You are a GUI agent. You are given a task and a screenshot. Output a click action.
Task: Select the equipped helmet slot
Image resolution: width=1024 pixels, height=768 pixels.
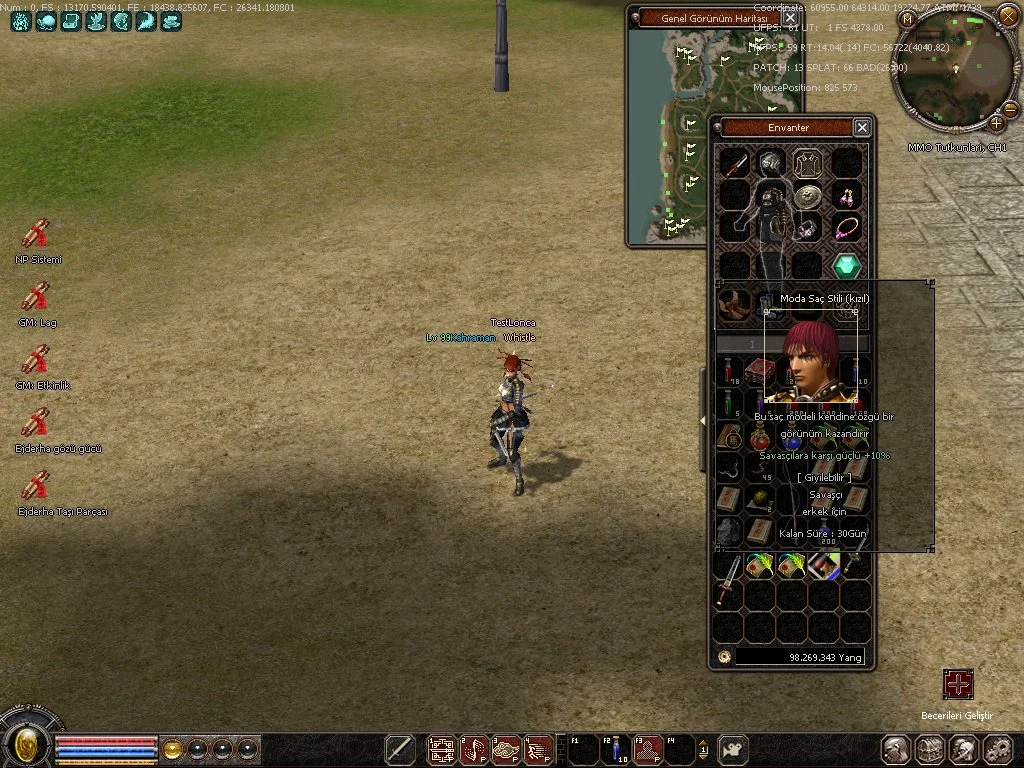(x=770, y=162)
